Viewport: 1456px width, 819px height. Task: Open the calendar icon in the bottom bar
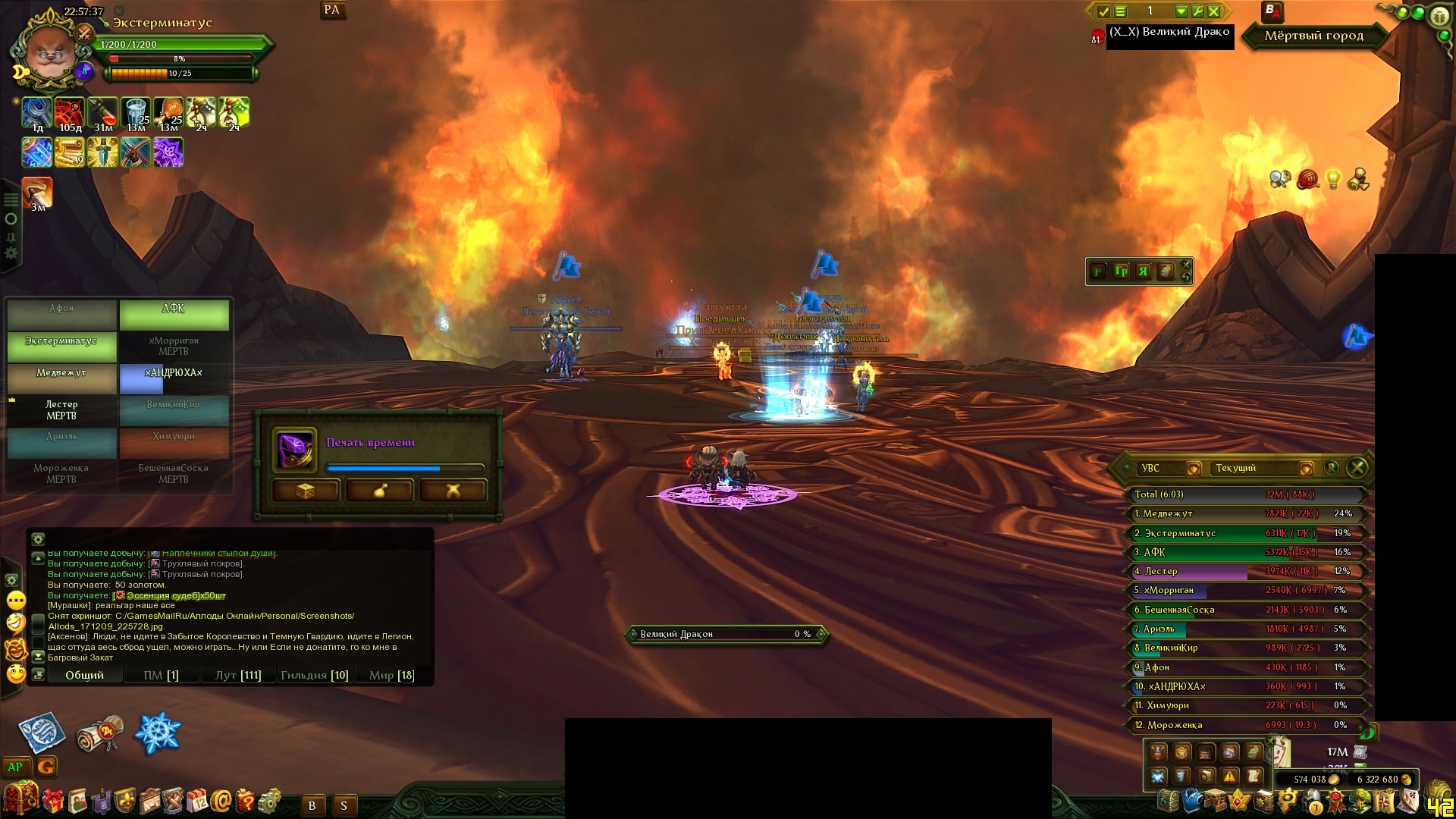coord(198,801)
